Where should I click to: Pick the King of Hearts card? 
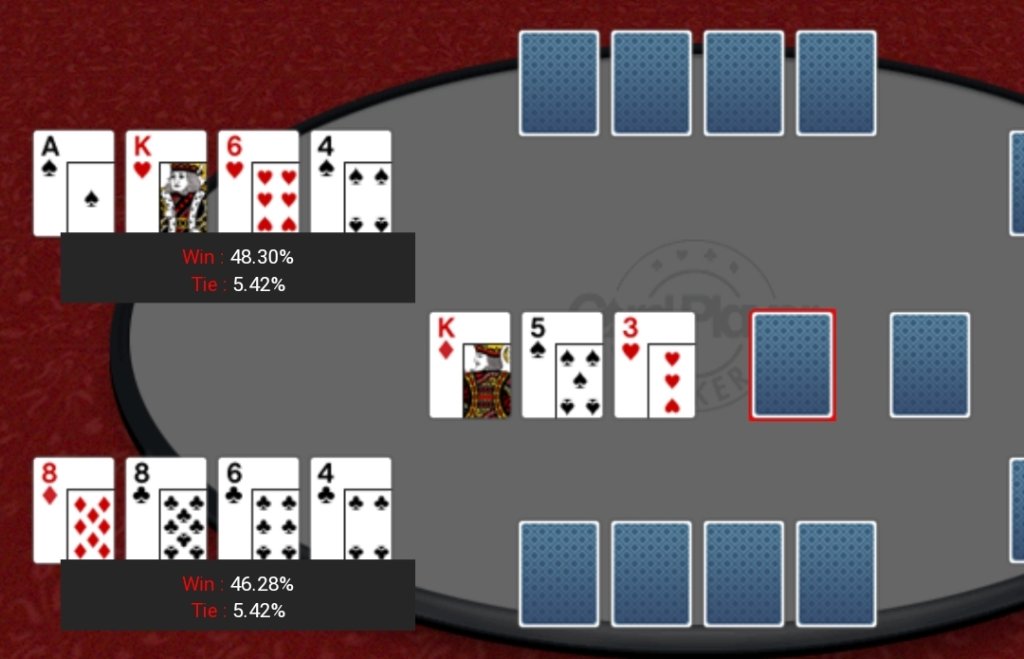tap(166, 182)
